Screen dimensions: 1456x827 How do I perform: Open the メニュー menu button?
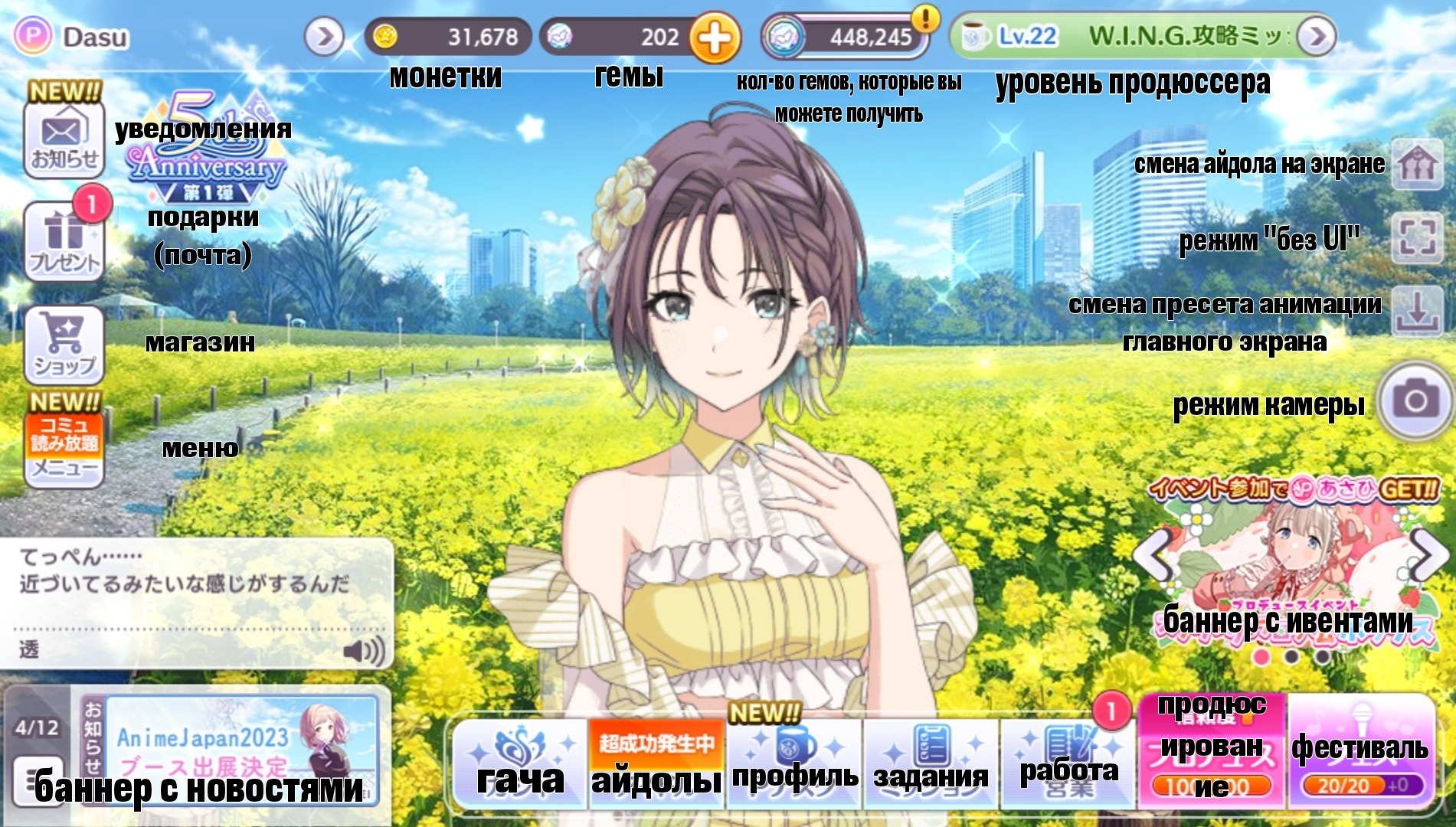tap(64, 449)
